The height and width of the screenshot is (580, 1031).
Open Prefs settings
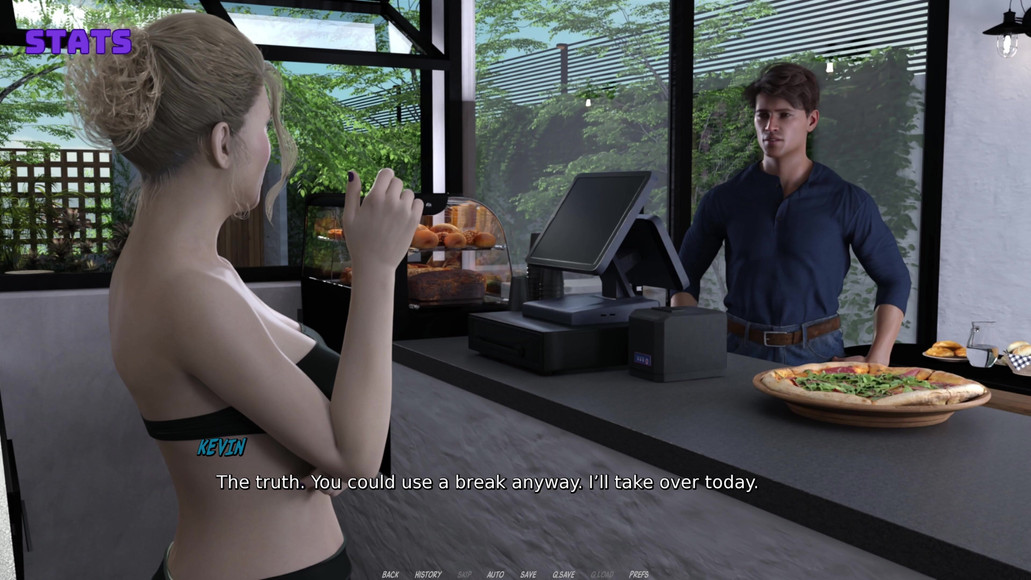[639, 574]
